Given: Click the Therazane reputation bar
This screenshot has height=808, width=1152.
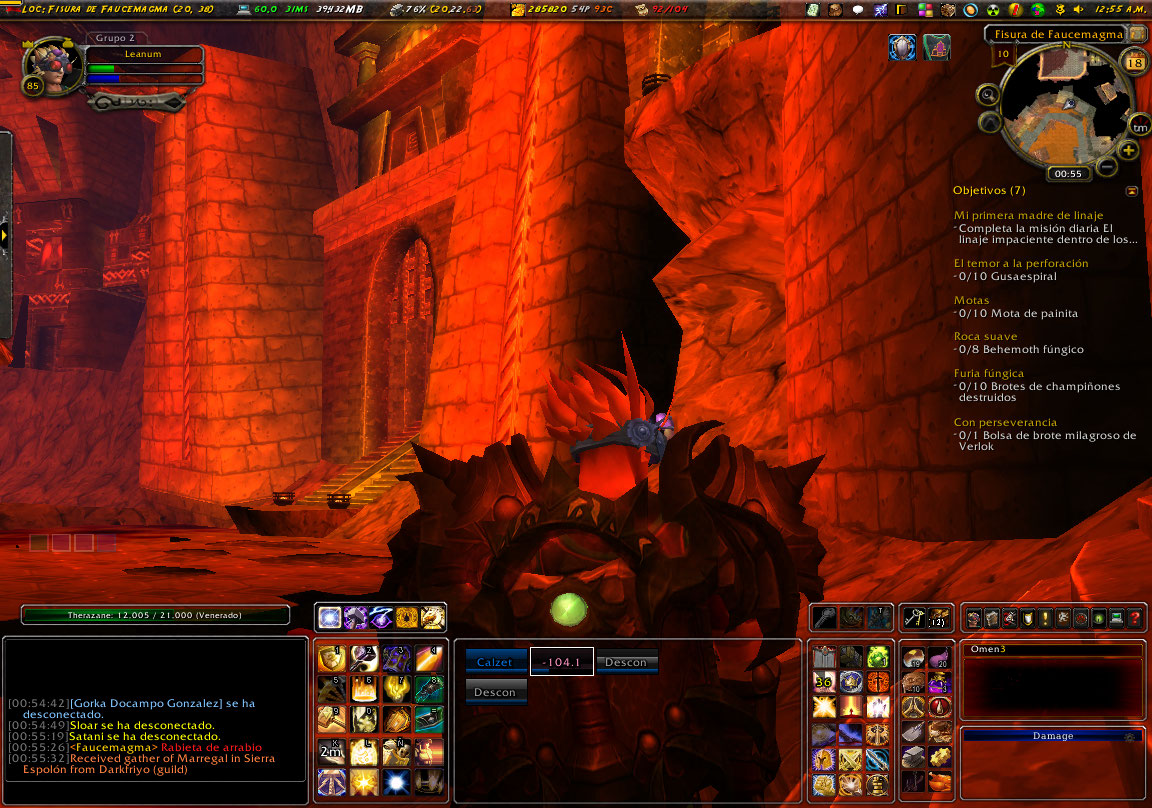Looking at the screenshot, I should (x=155, y=615).
